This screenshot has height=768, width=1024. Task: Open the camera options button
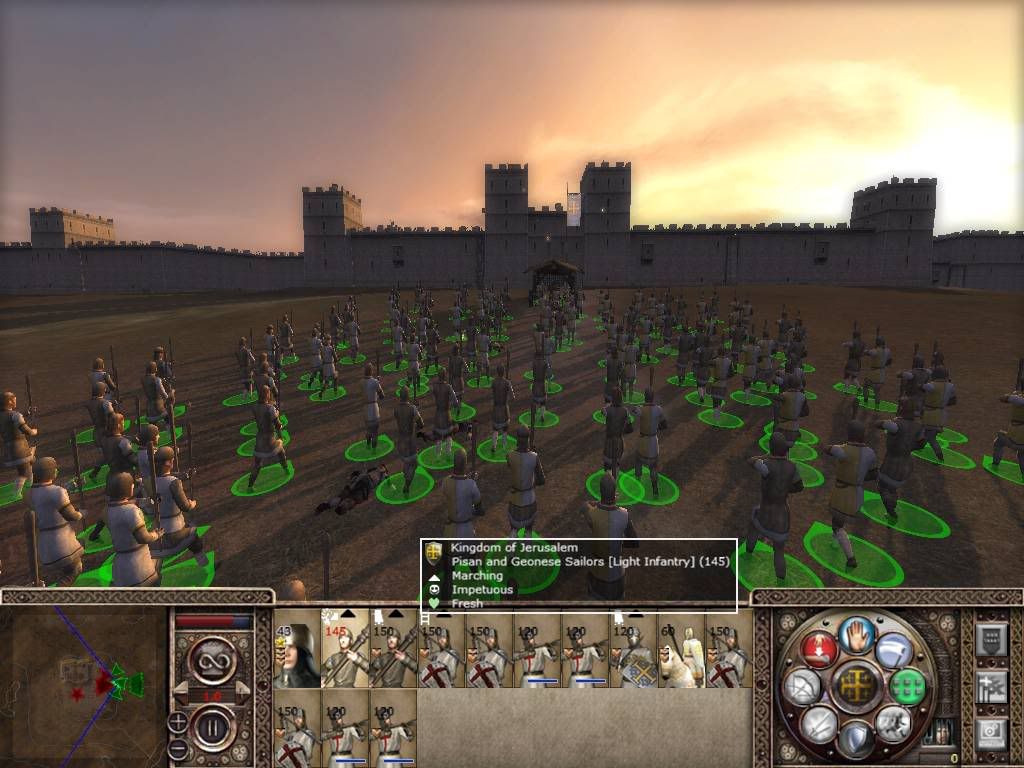coord(991,733)
